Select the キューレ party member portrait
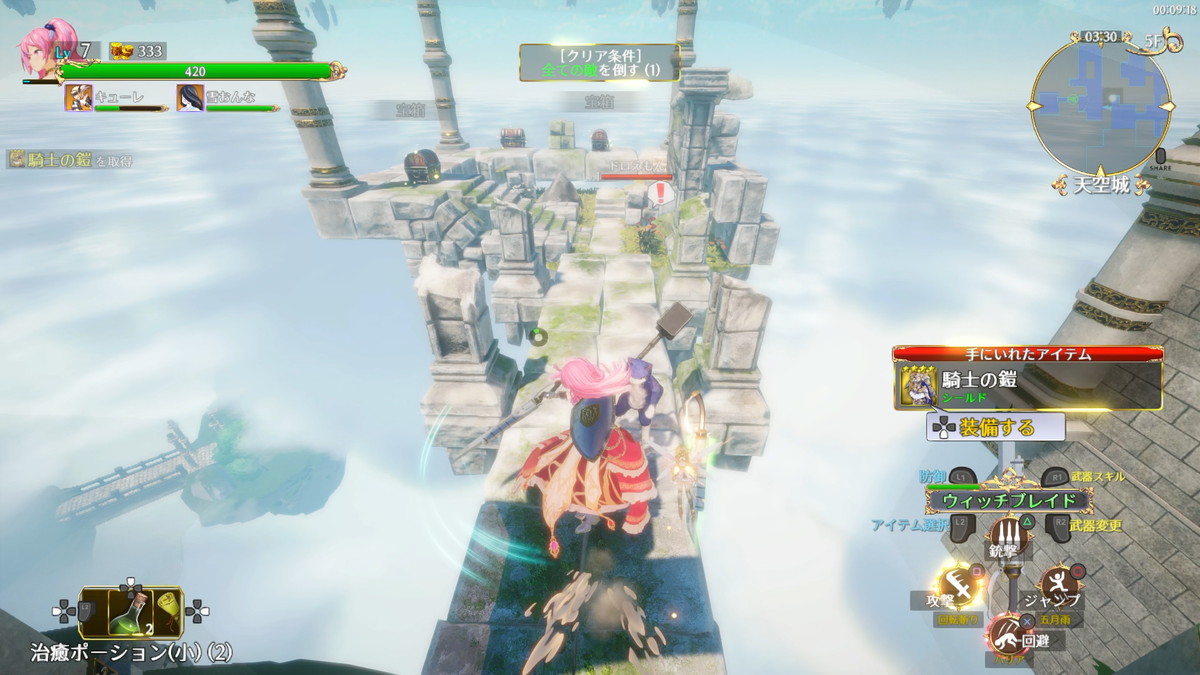Screen dimensions: 1200x675 click(79, 97)
